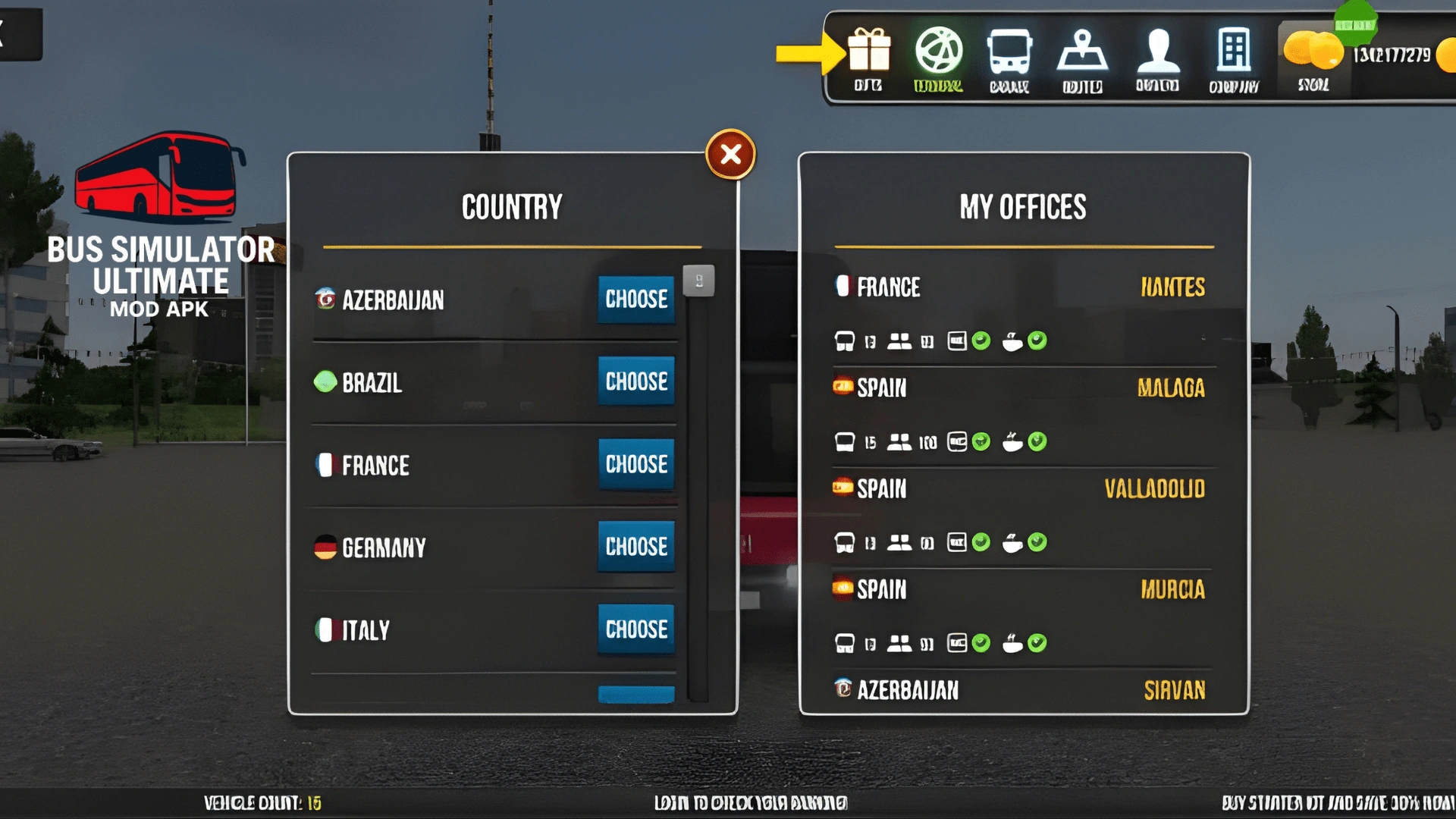Choose Germany as the country
This screenshot has height=819, width=1456.
[x=635, y=547]
